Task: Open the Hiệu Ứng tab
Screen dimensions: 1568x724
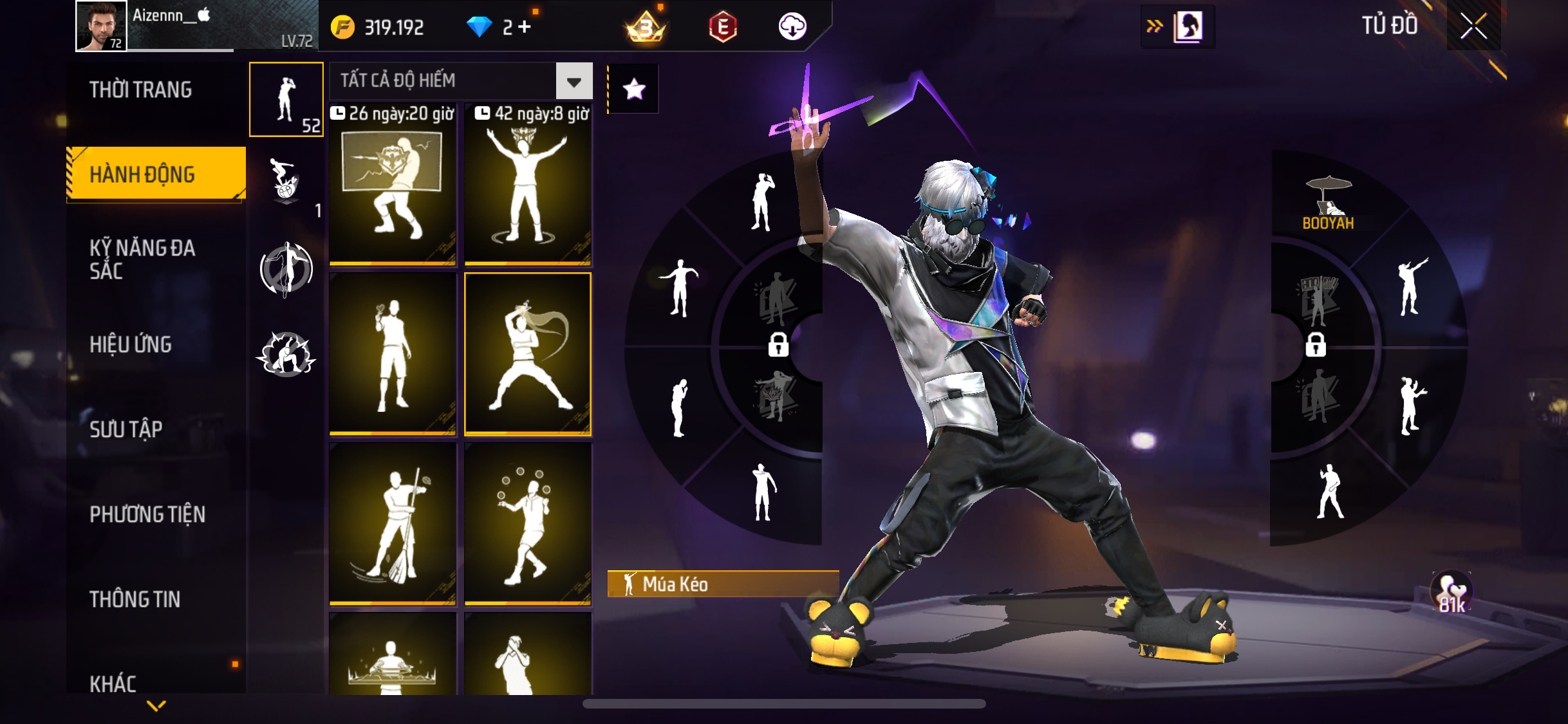Action: (131, 344)
